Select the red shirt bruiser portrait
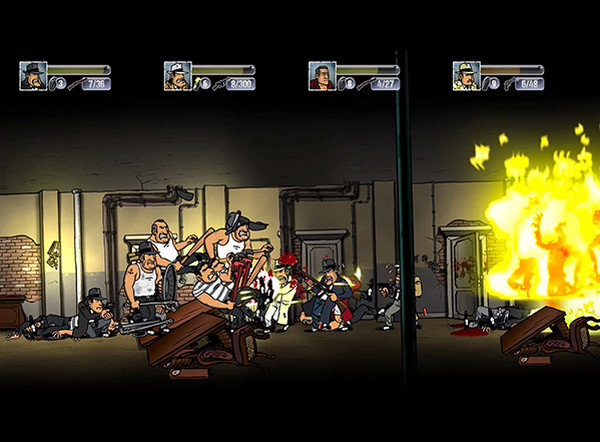Image resolution: width=600 pixels, height=442 pixels. click(x=321, y=76)
